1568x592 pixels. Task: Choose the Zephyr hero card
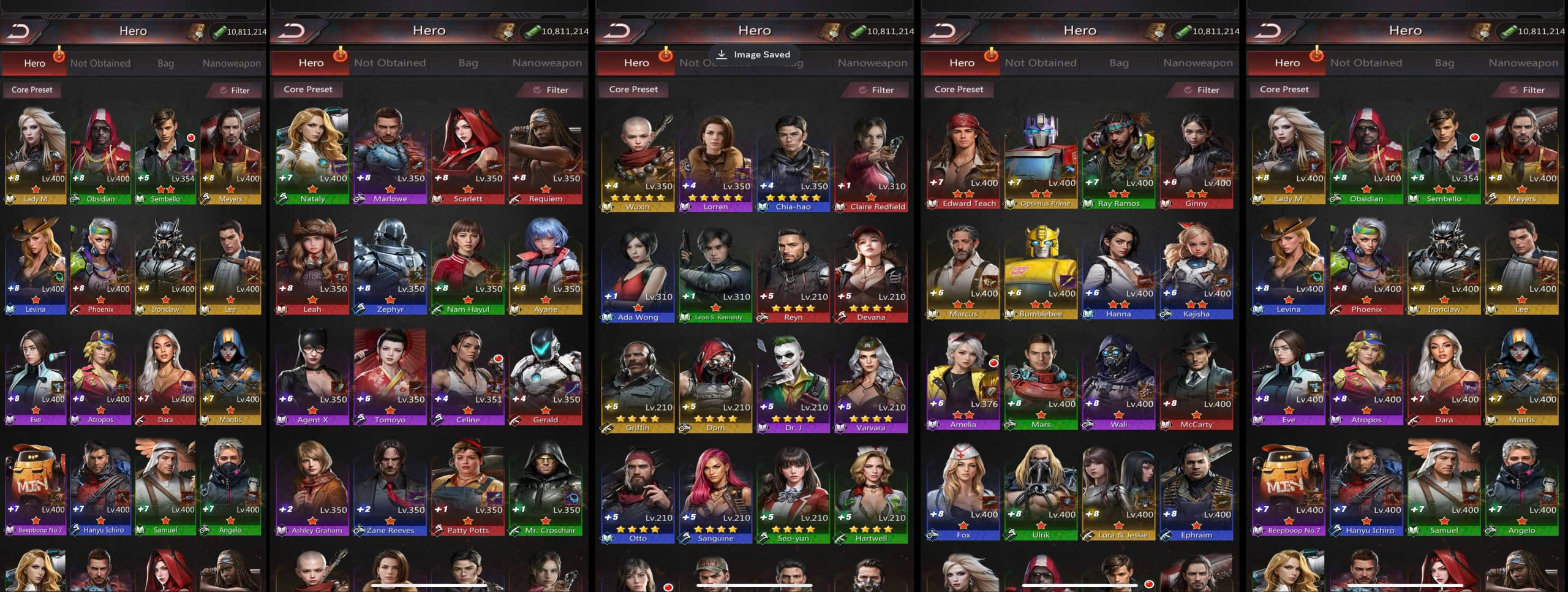(x=390, y=265)
